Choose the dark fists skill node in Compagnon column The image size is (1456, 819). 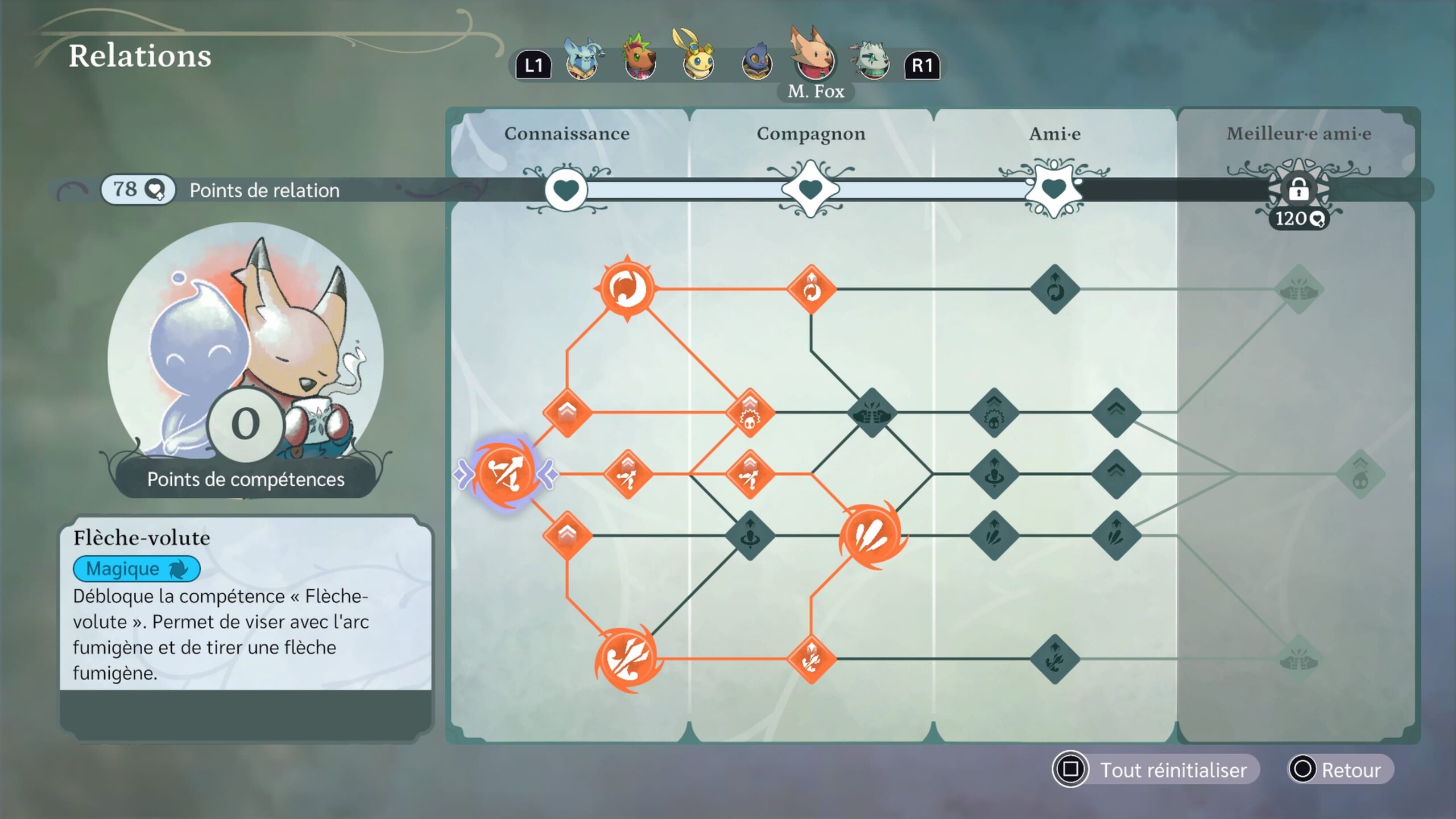coord(871,412)
